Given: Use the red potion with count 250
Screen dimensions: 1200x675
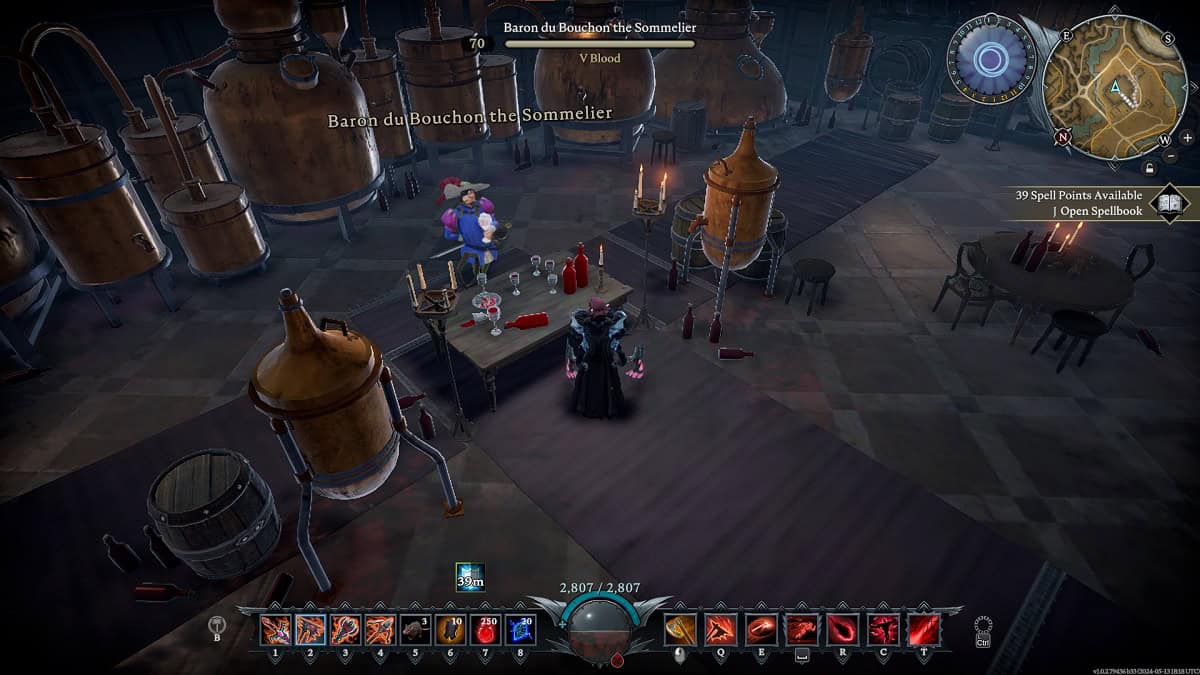Looking at the screenshot, I should pyautogui.click(x=485, y=629).
